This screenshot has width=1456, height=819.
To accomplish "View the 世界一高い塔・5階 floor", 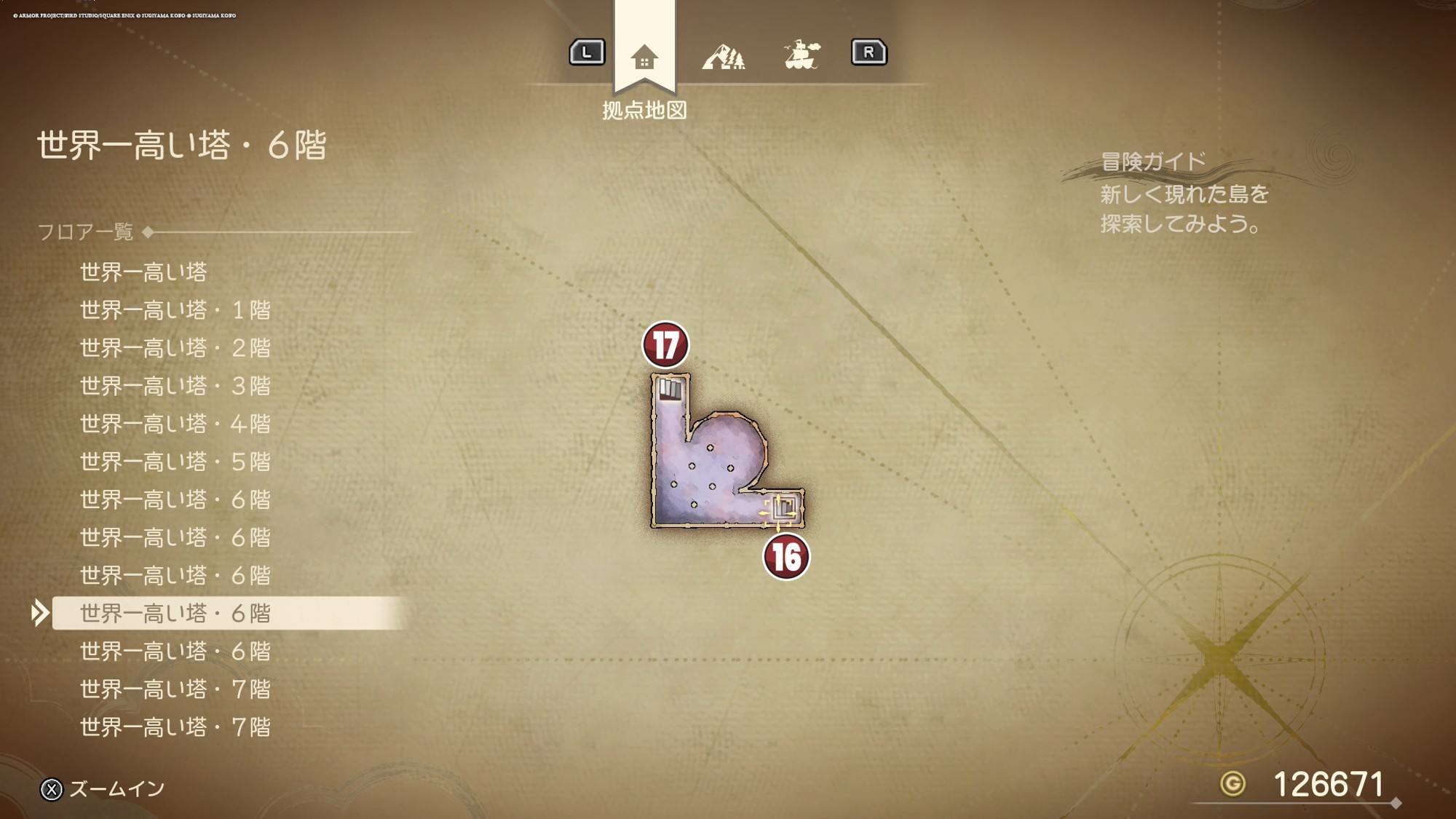I will click(x=175, y=462).
